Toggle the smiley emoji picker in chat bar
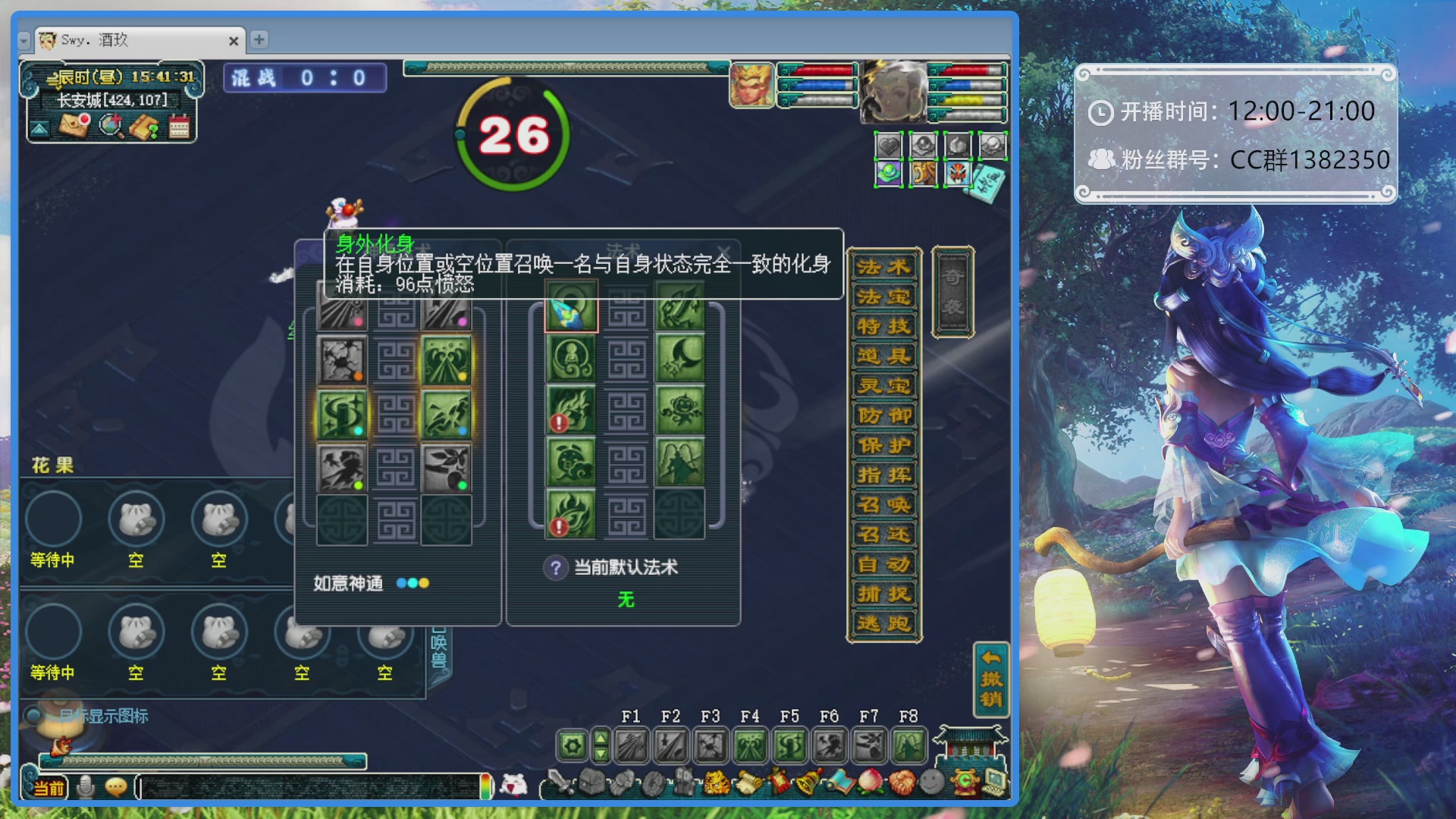1456x819 pixels. click(x=116, y=786)
